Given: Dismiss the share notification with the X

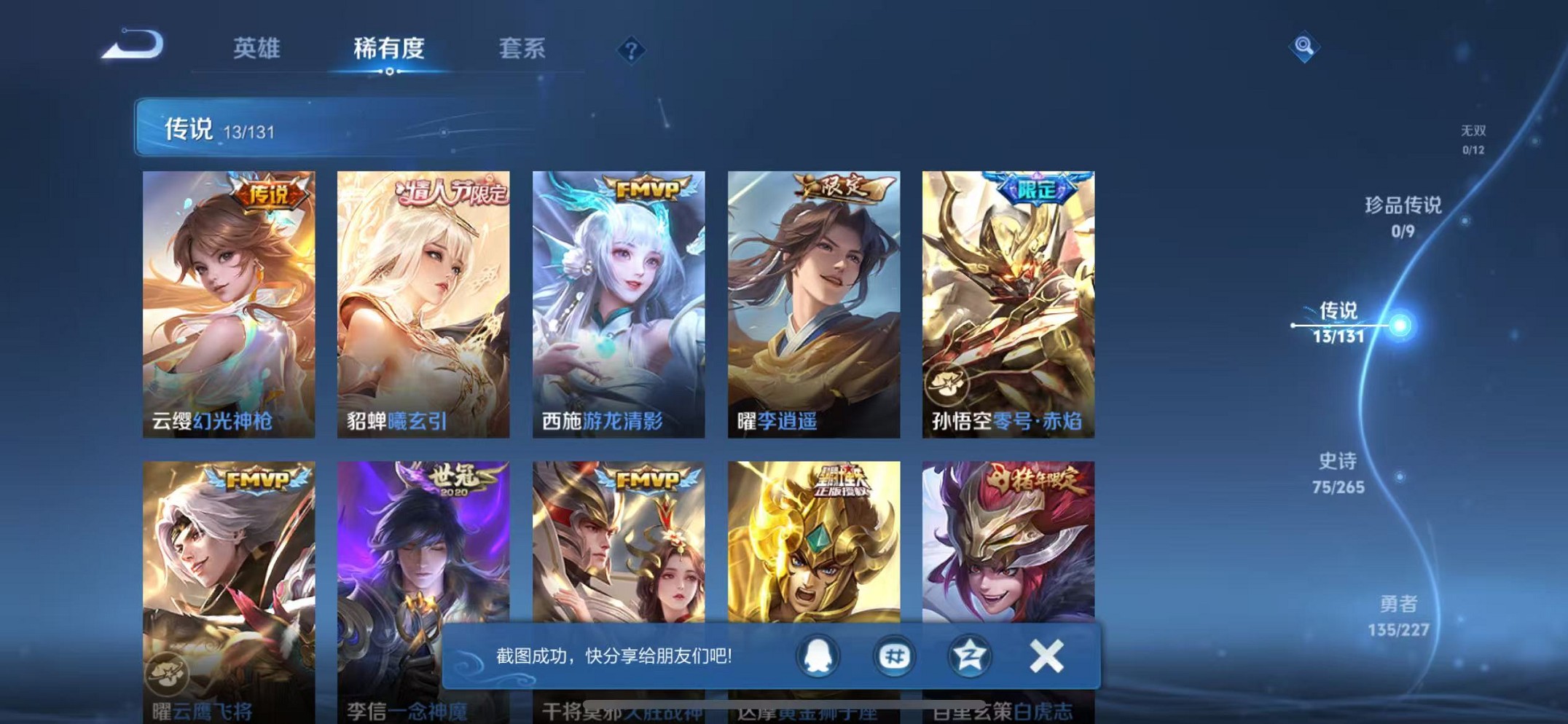Looking at the screenshot, I should point(1046,656).
